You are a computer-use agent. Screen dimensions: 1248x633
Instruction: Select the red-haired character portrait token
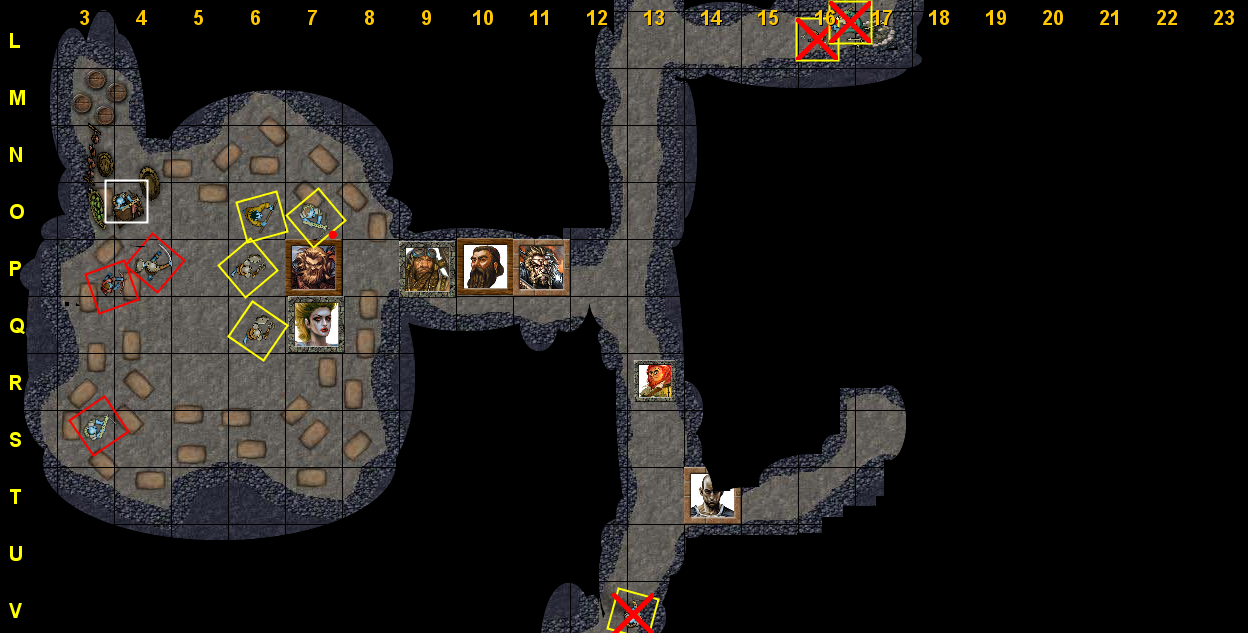(x=655, y=381)
